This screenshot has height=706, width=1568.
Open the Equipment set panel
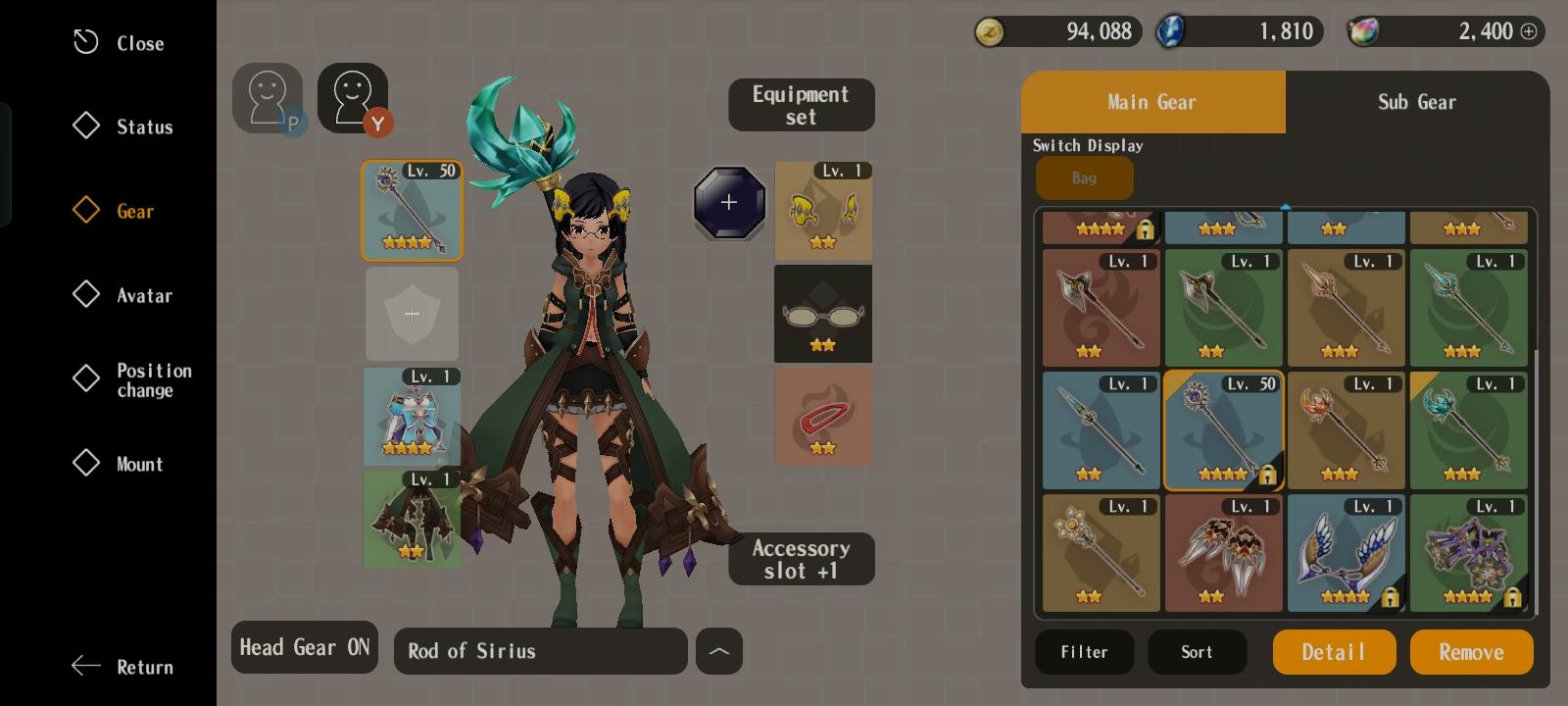click(x=801, y=105)
